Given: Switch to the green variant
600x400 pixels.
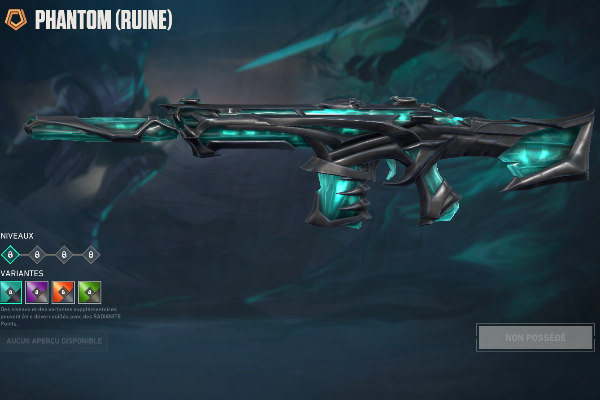Looking at the screenshot, I should [x=90, y=292].
